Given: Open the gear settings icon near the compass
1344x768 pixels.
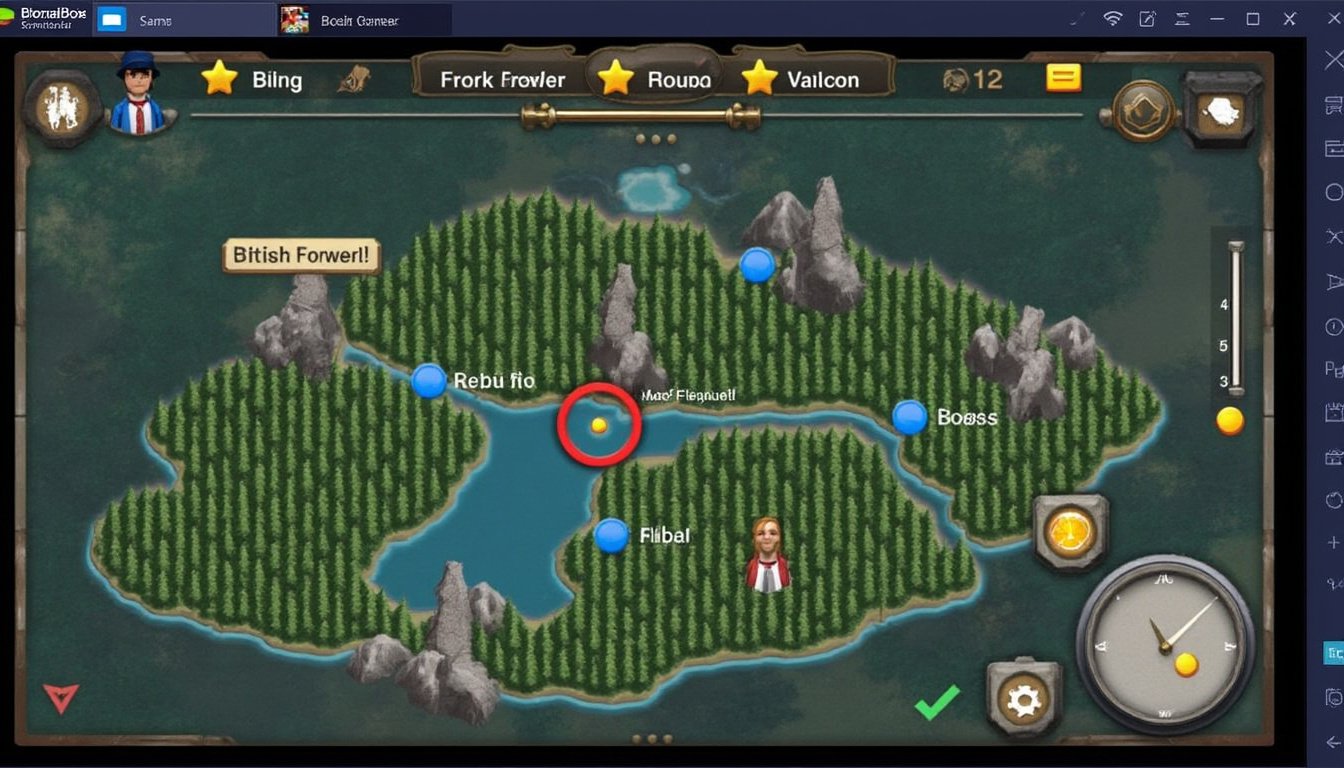Looking at the screenshot, I should (1022, 701).
